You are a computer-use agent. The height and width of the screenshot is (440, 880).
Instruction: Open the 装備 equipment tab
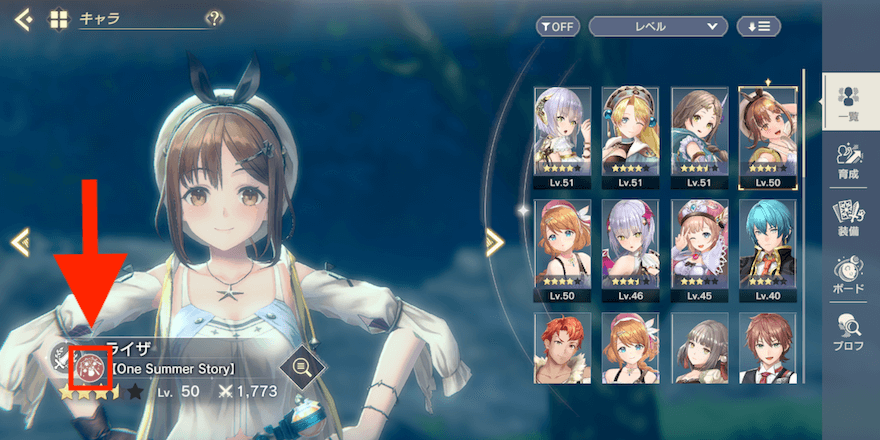[851, 220]
